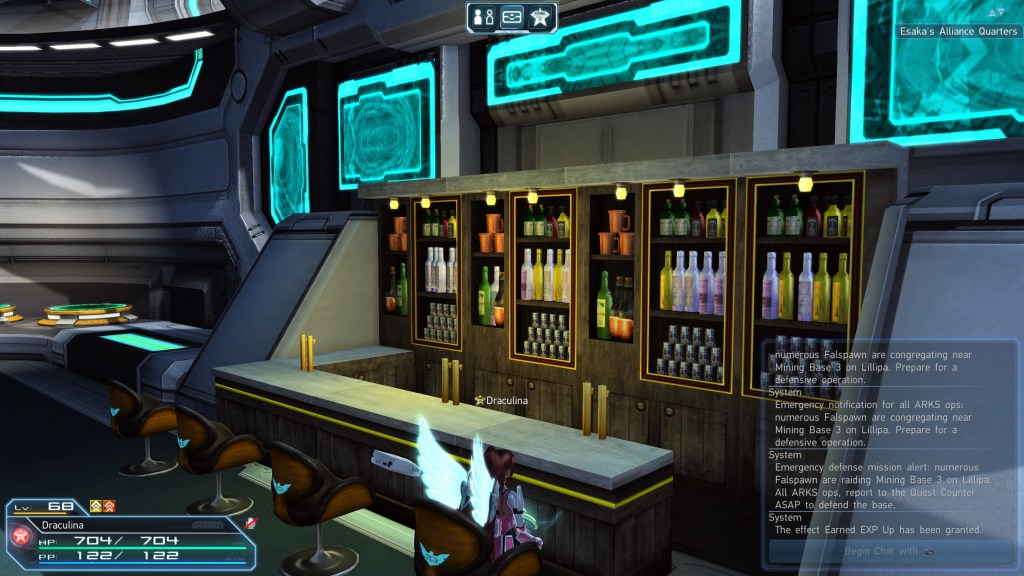The height and width of the screenshot is (576, 1024).
Task: Select the orange chevron boost icon
Action: (109, 506)
